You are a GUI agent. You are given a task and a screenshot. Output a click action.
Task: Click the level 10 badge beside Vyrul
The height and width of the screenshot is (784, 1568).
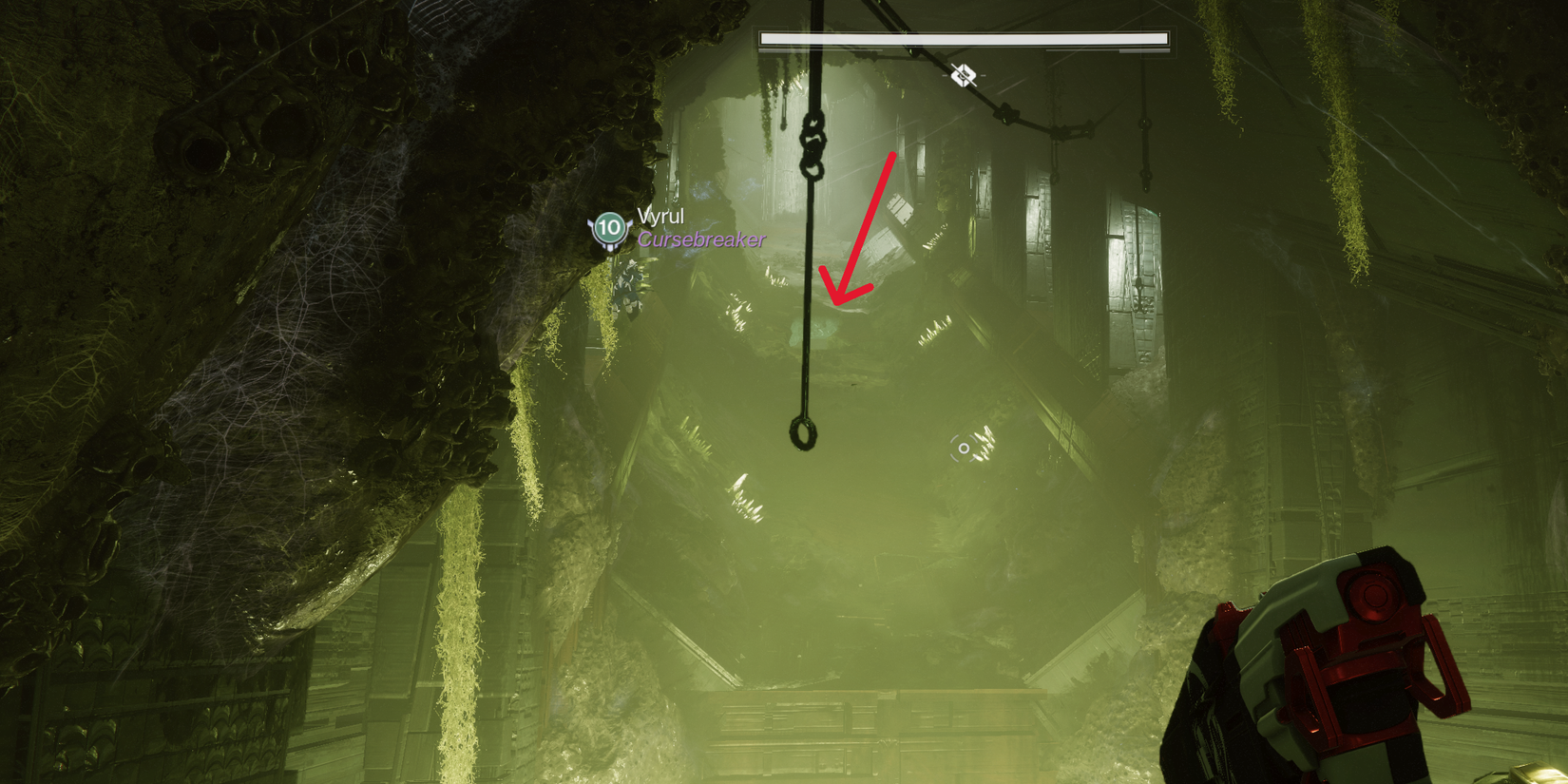[609, 228]
